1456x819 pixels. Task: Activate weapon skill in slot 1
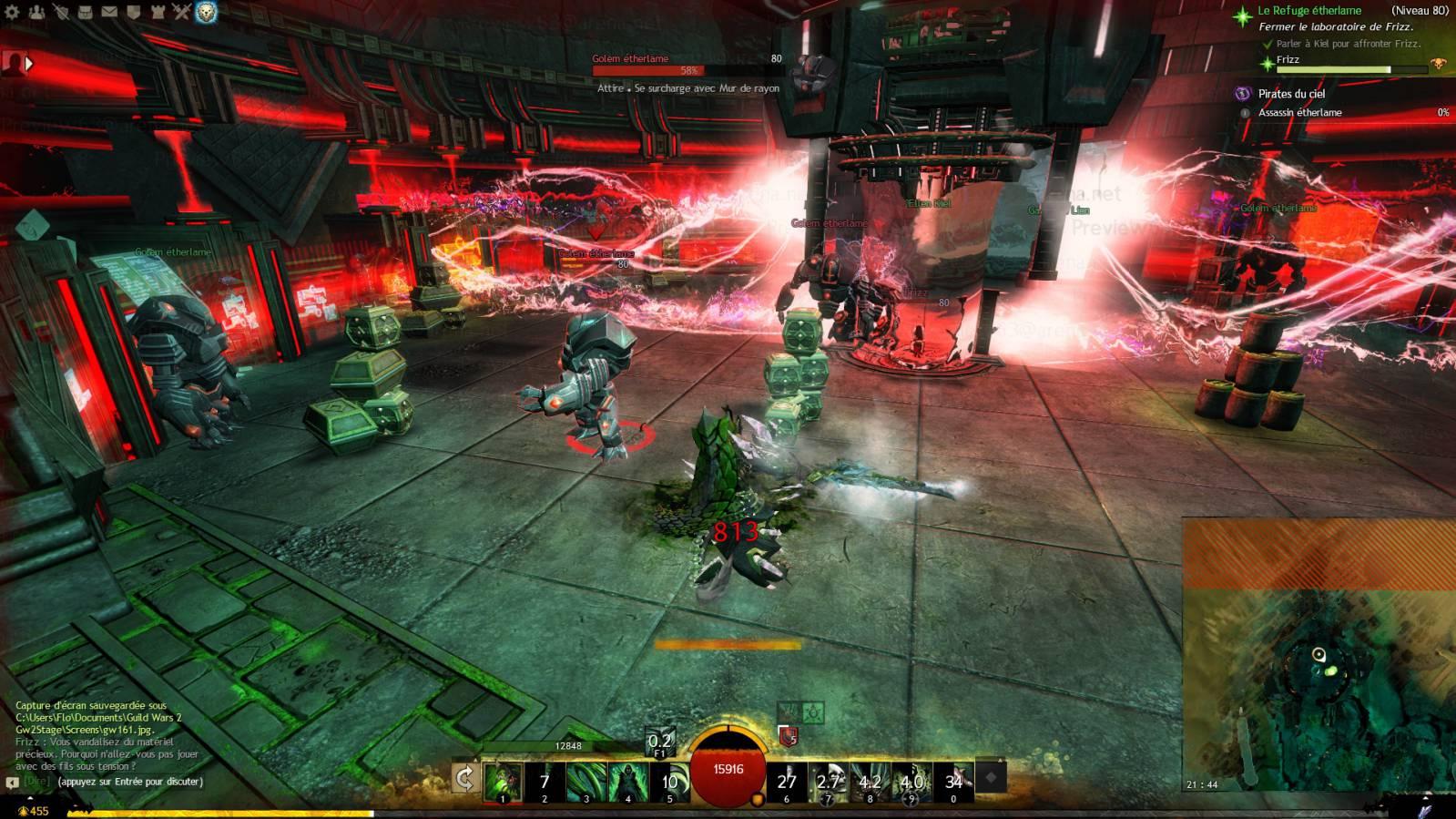pos(503,782)
